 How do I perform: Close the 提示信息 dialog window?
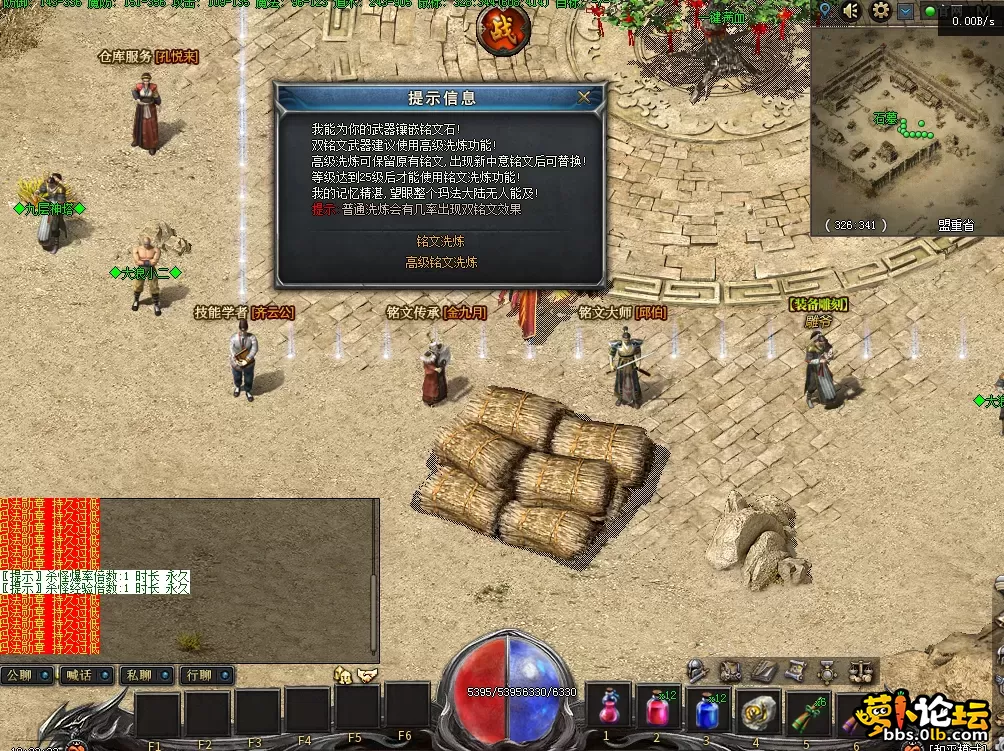(584, 97)
